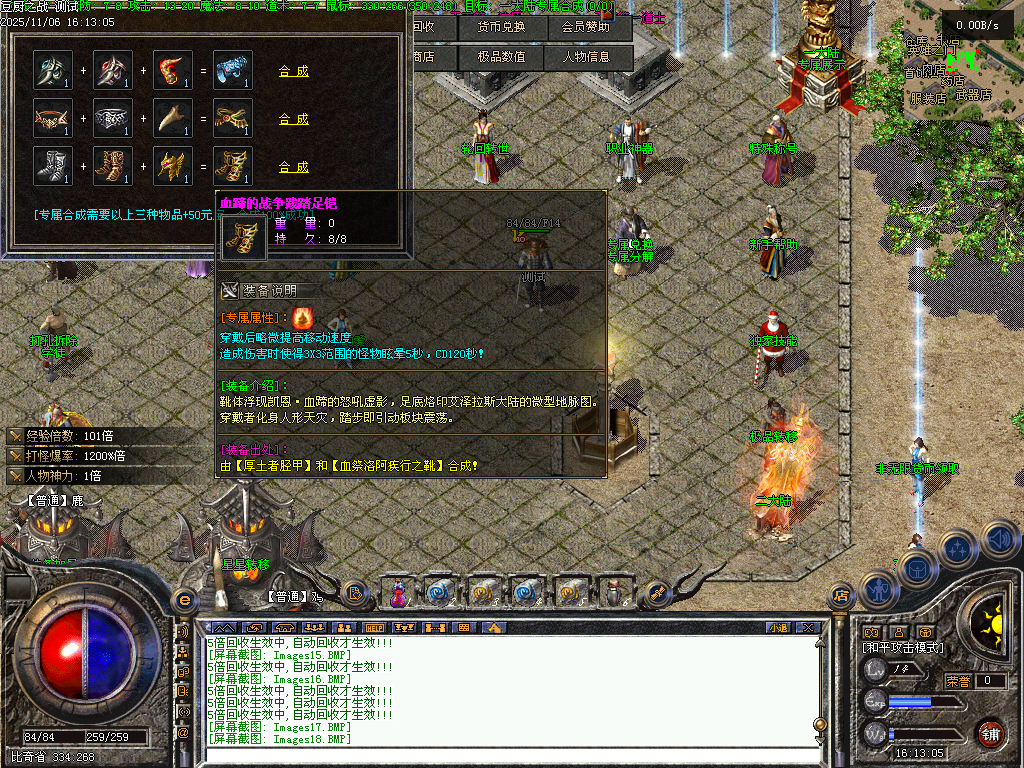
Task: Select the blue gauntlet result item
Action: coord(232,71)
